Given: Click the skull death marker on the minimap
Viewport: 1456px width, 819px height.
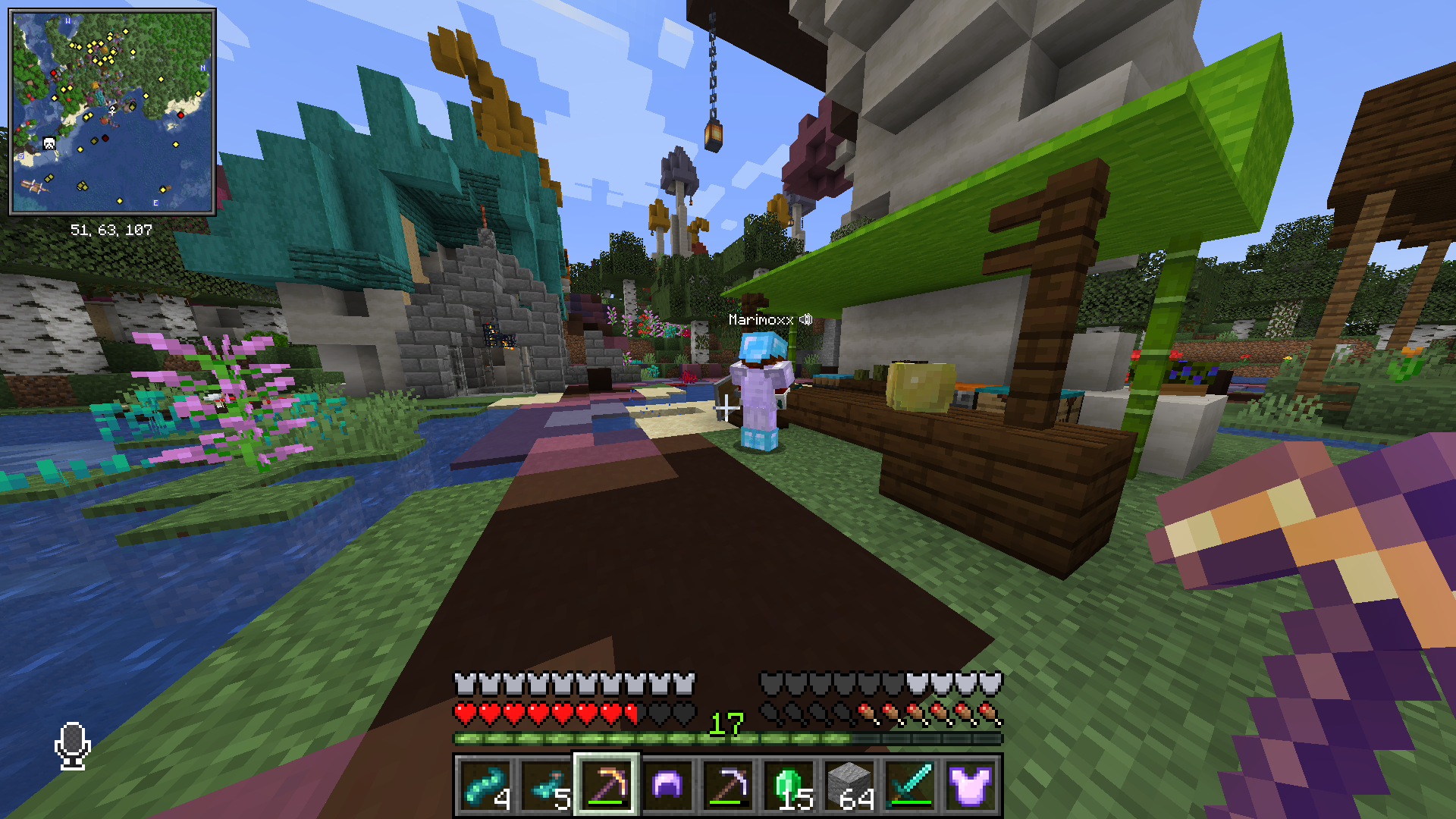Looking at the screenshot, I should point(49,142).
